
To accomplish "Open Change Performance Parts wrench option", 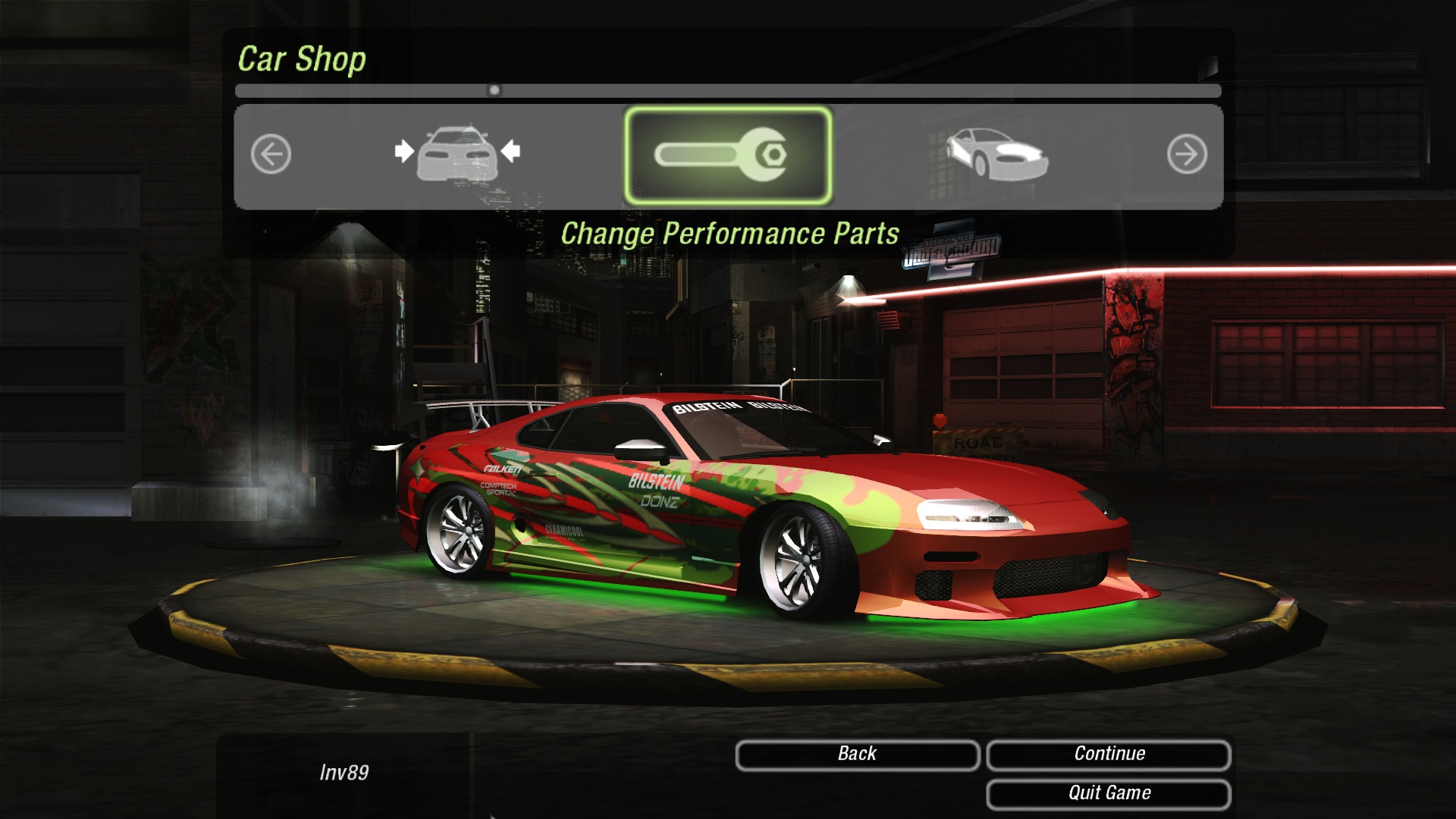I will 727,155.
